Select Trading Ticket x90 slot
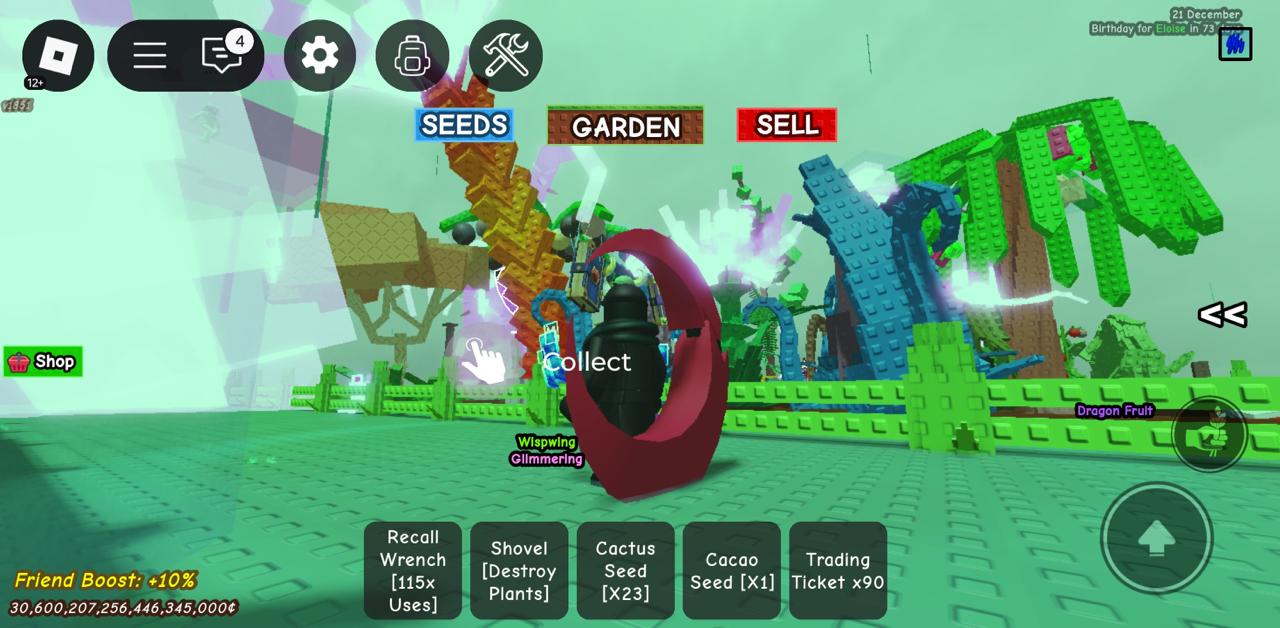The image size is (1280, 628). point(838,570)
